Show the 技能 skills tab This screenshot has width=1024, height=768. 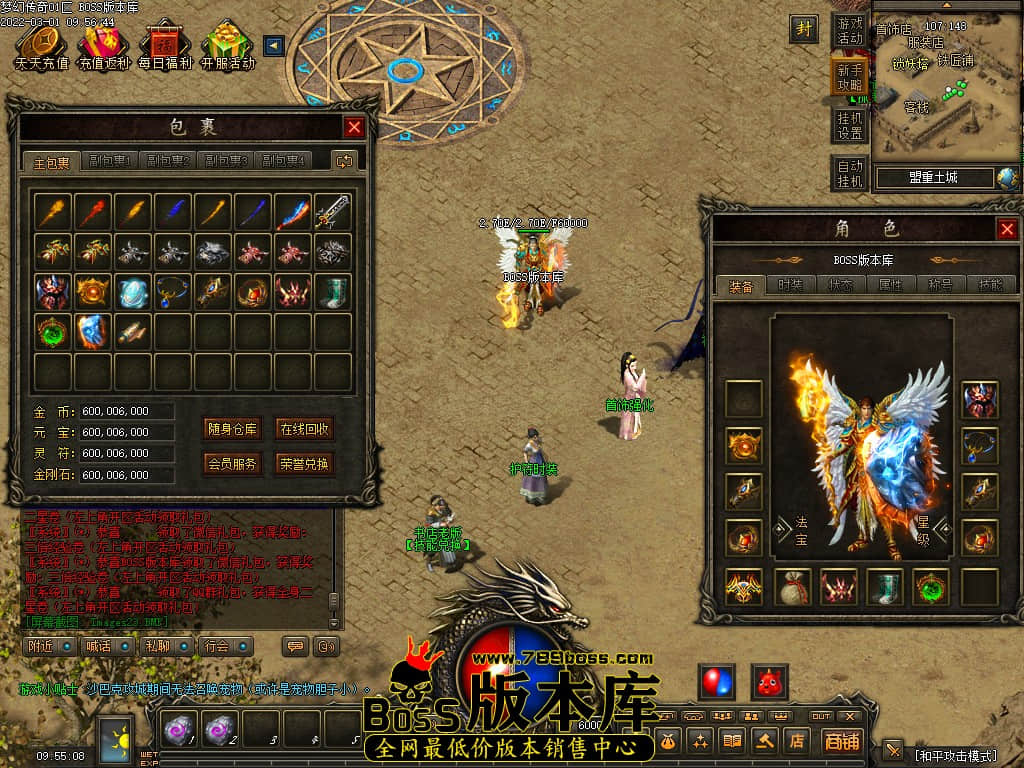[990, 285]
